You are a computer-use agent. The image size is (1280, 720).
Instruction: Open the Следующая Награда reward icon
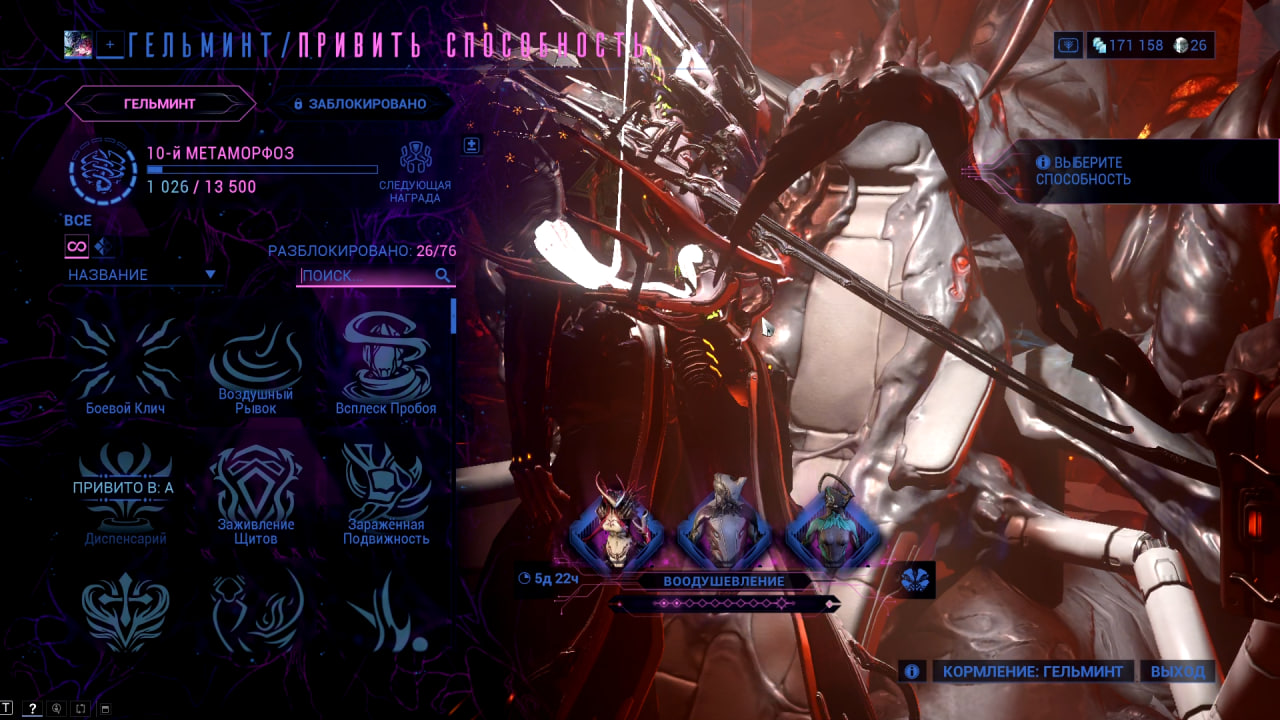pos(415,160)
